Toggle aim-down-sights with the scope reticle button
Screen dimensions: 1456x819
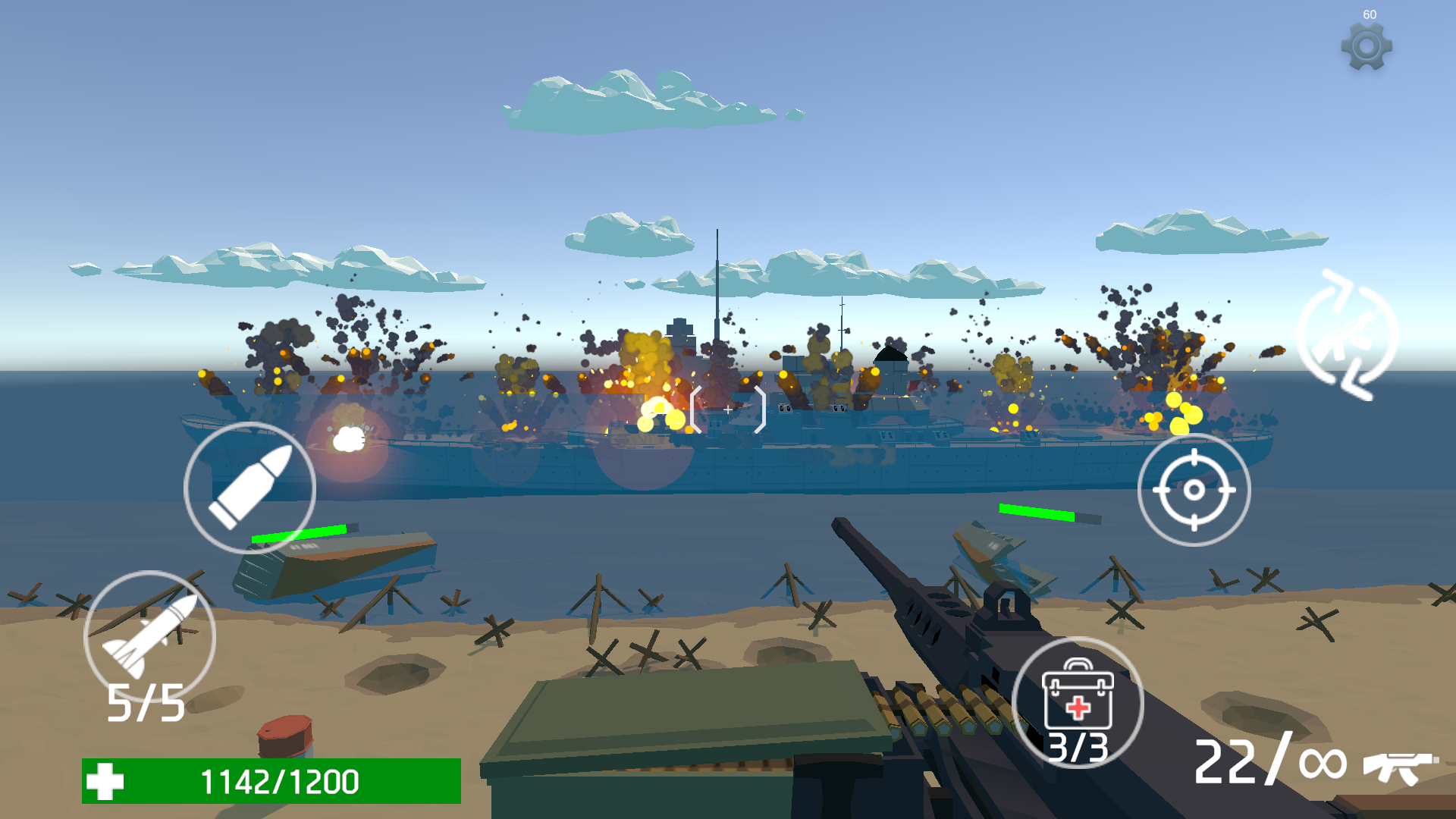[x=1194, y=489]
